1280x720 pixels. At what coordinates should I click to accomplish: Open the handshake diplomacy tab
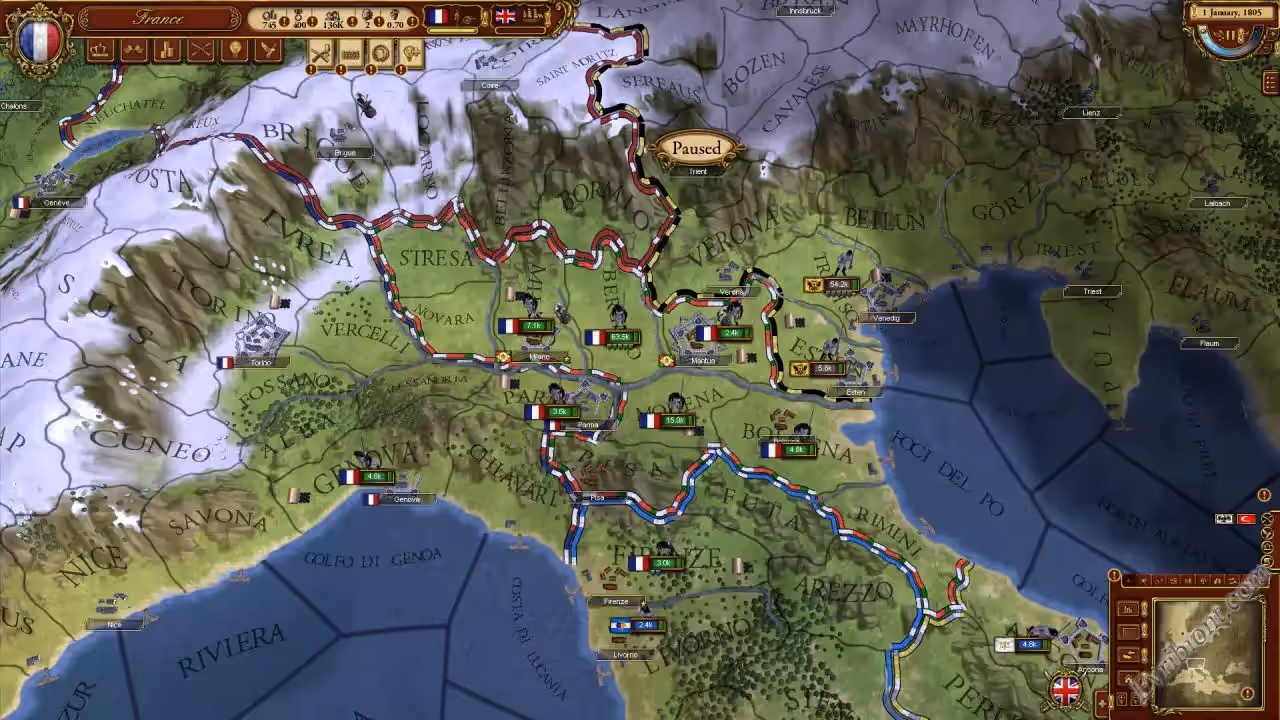(x=134, y=50)
